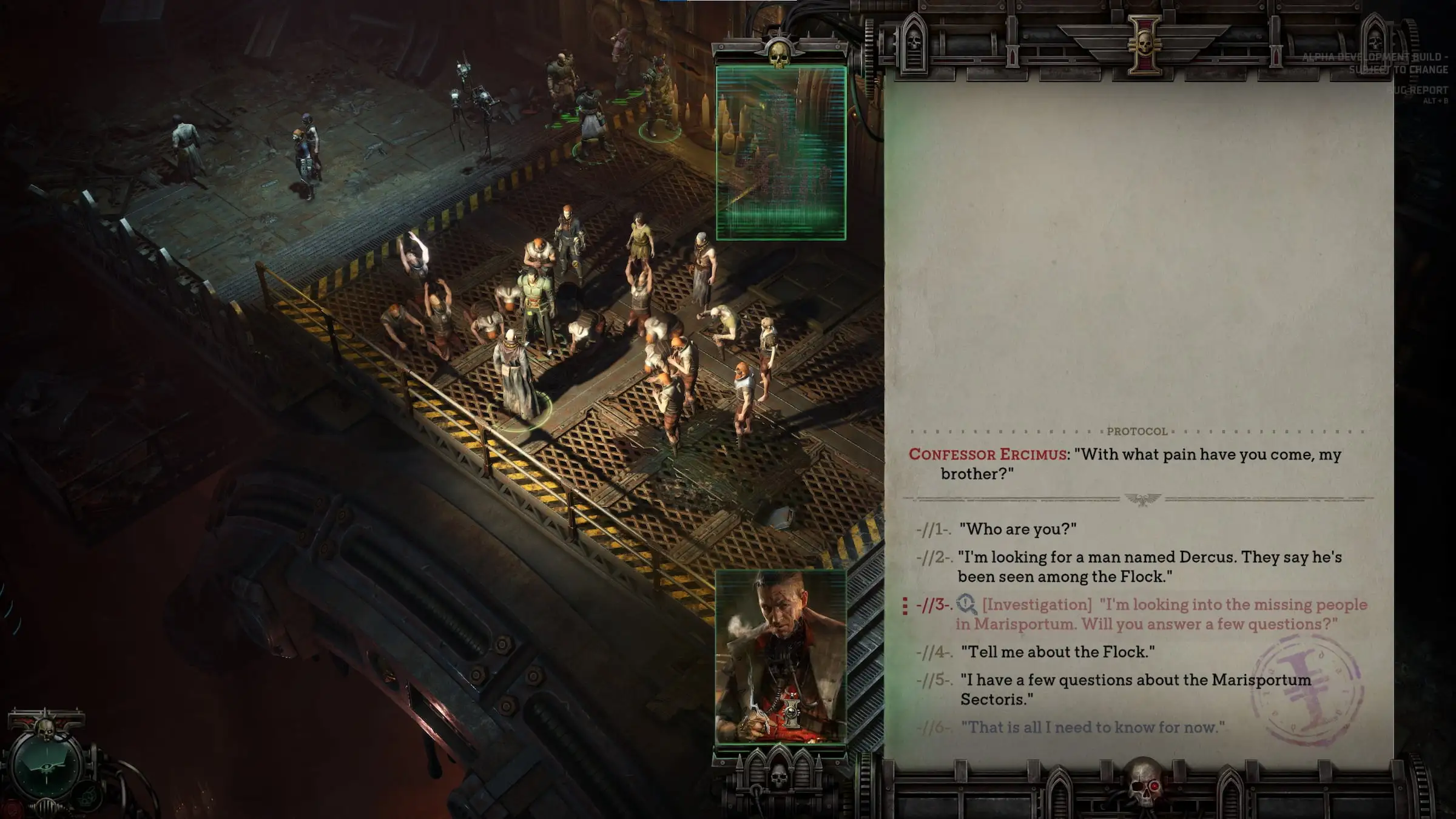Choose the reply about finding Dercus

(x=1149, y=567)
